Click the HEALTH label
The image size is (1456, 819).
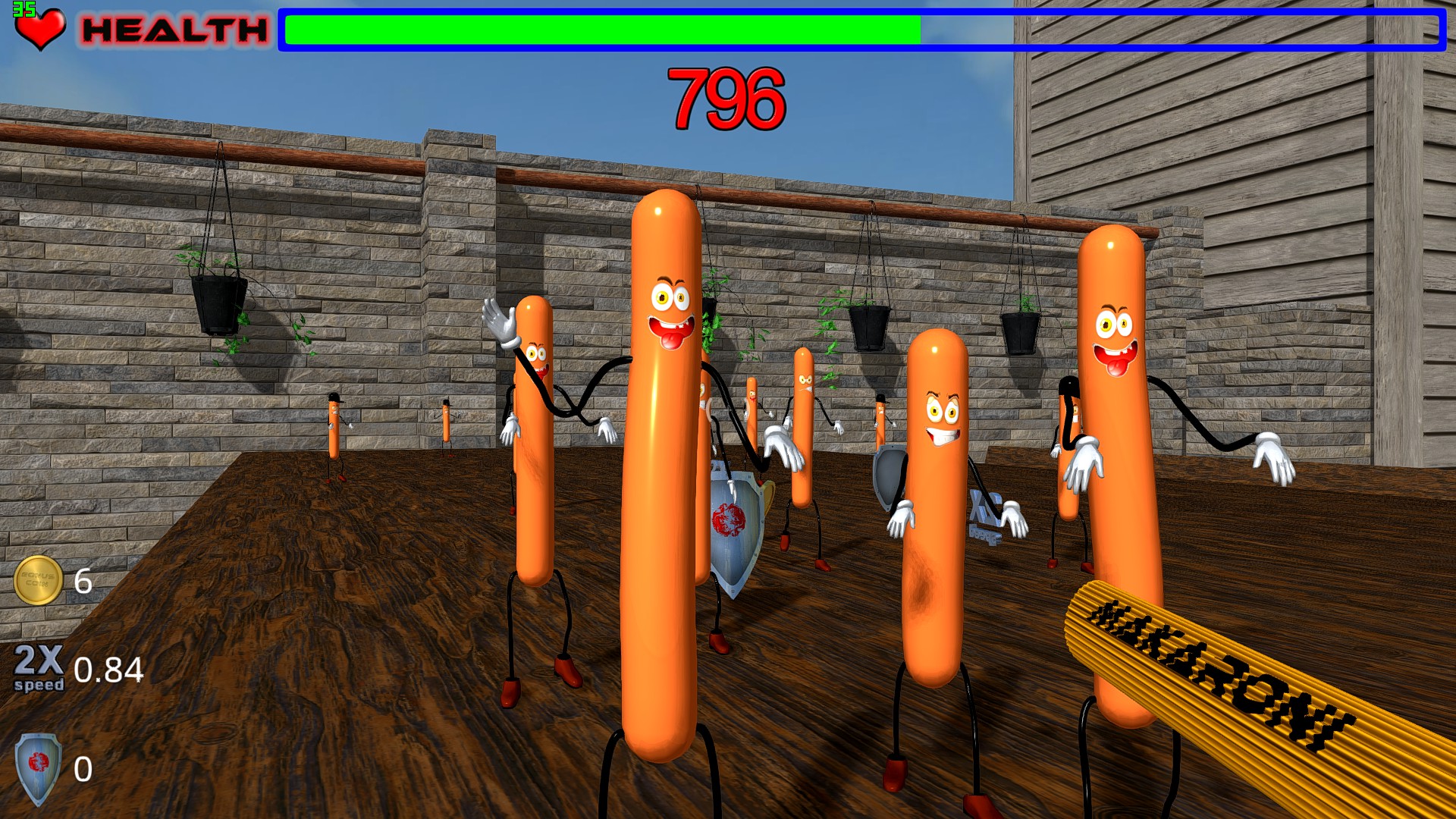pyautogui.click(x=171, y=30)
